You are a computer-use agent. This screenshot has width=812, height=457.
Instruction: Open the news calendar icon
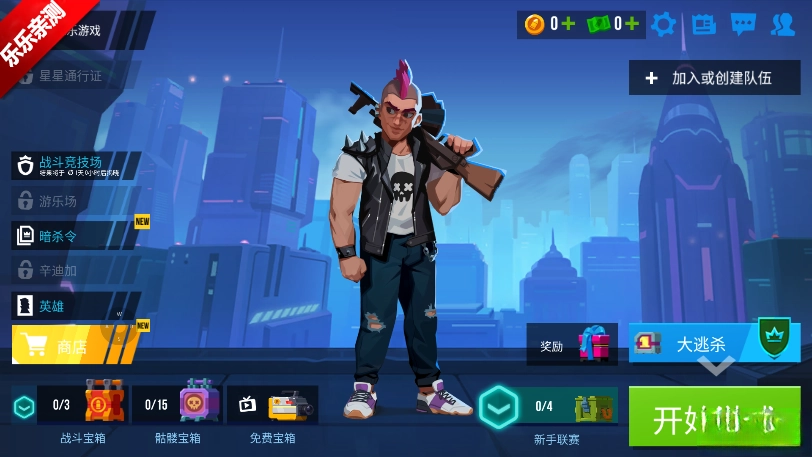coord(704,24)
